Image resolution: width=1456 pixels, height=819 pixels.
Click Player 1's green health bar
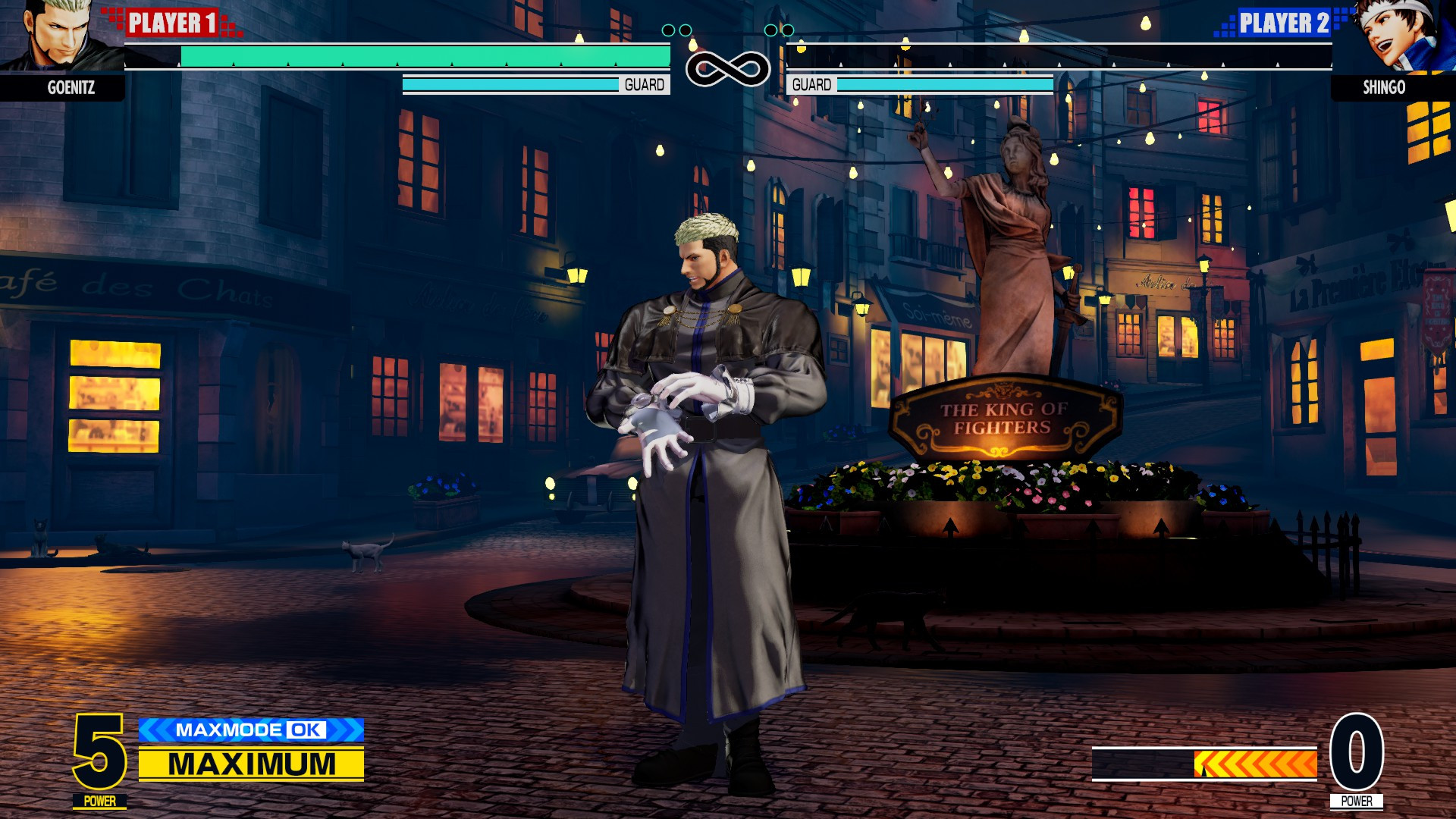tap(425, 57)
